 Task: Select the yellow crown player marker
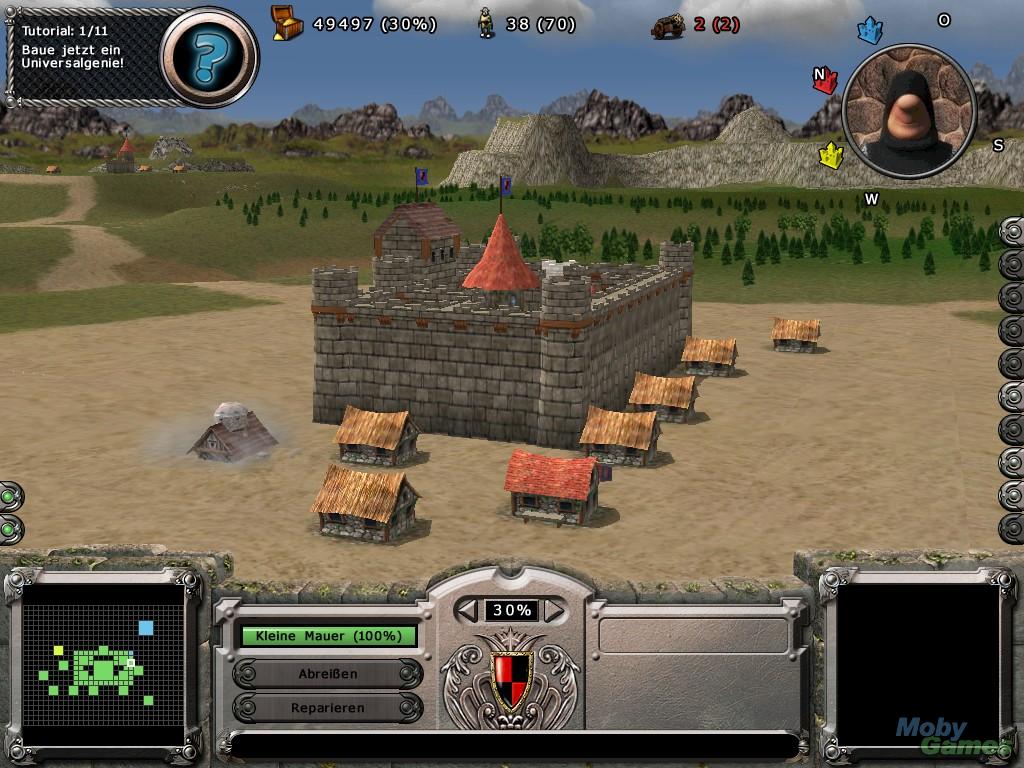tap(831, 156)
